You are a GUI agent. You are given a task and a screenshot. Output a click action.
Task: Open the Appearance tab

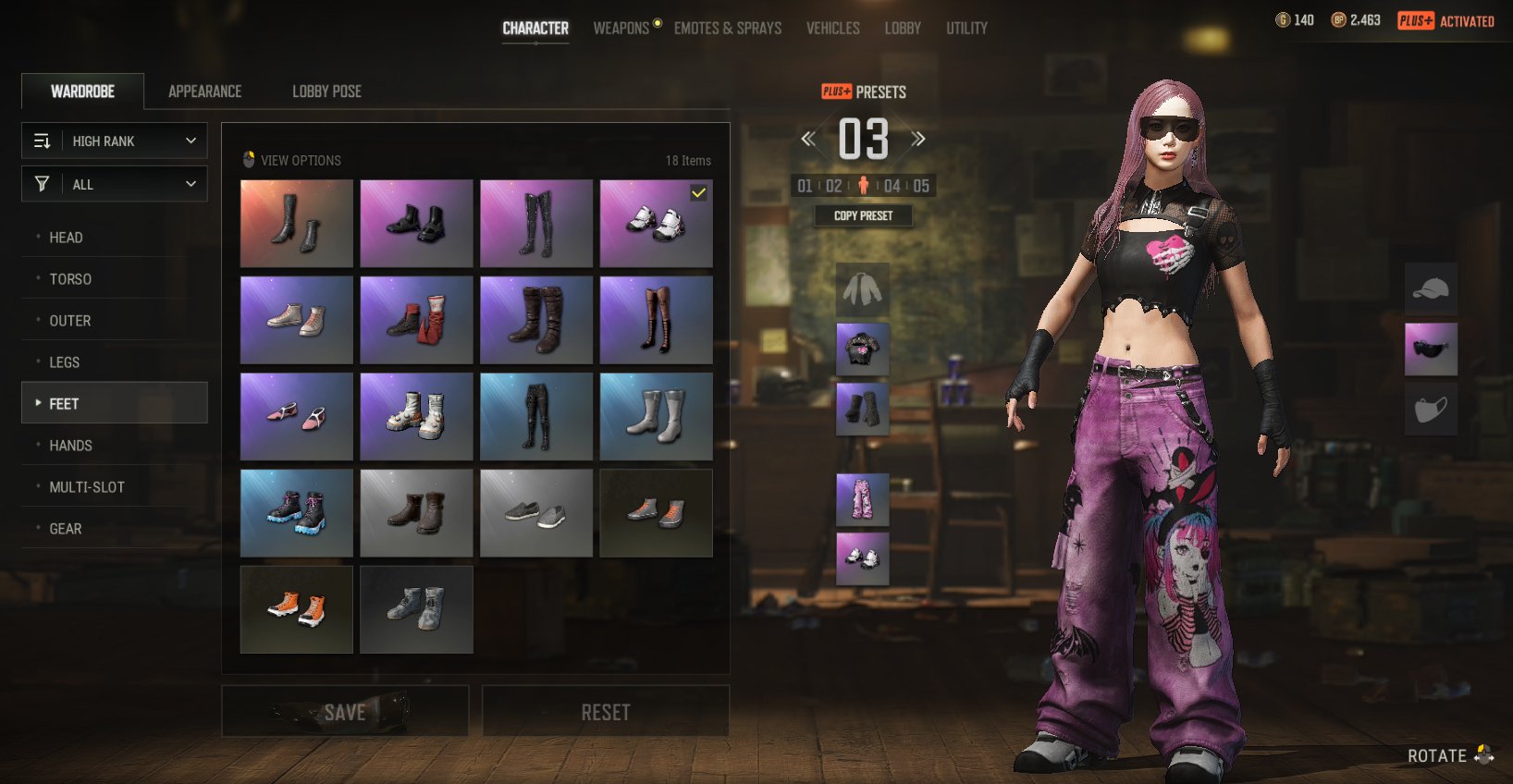point(204,92)
